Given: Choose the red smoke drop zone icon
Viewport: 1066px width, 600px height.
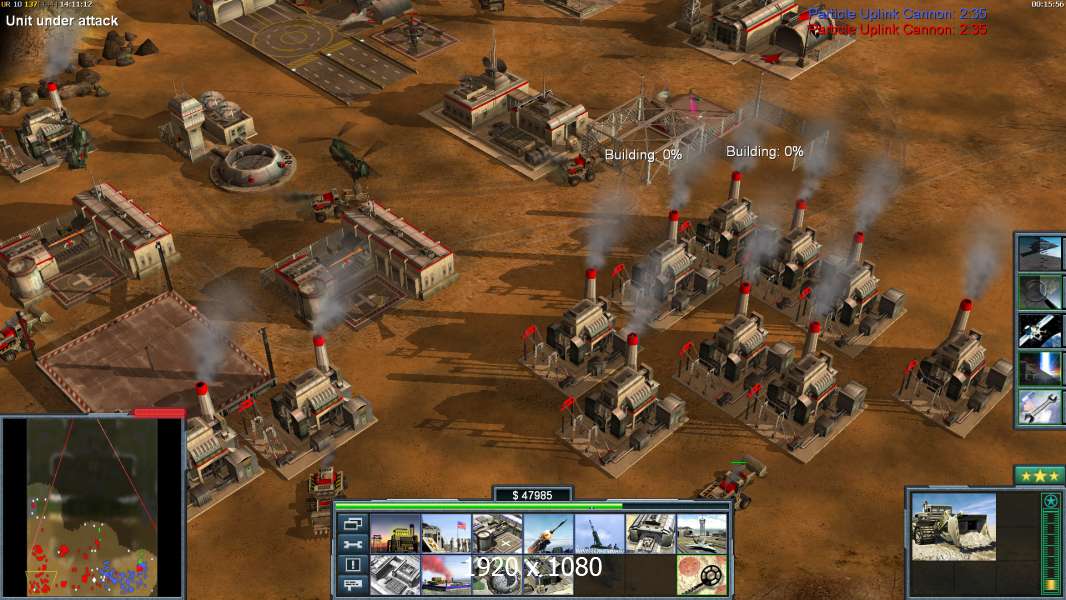Looking at the screenshot, I should pyautogui.click(x=446, y=575).
